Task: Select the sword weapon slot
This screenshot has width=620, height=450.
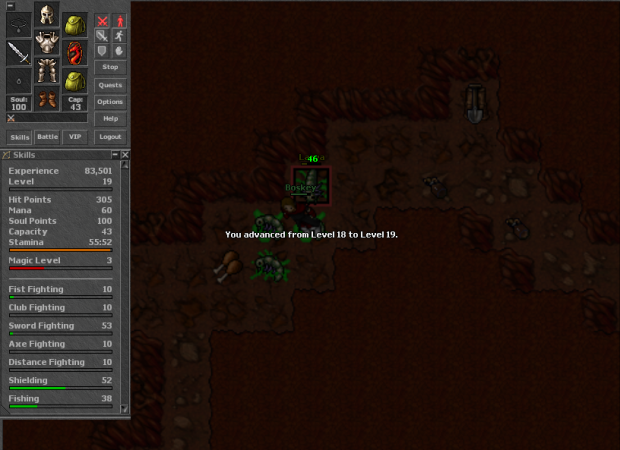Action: 19,52
